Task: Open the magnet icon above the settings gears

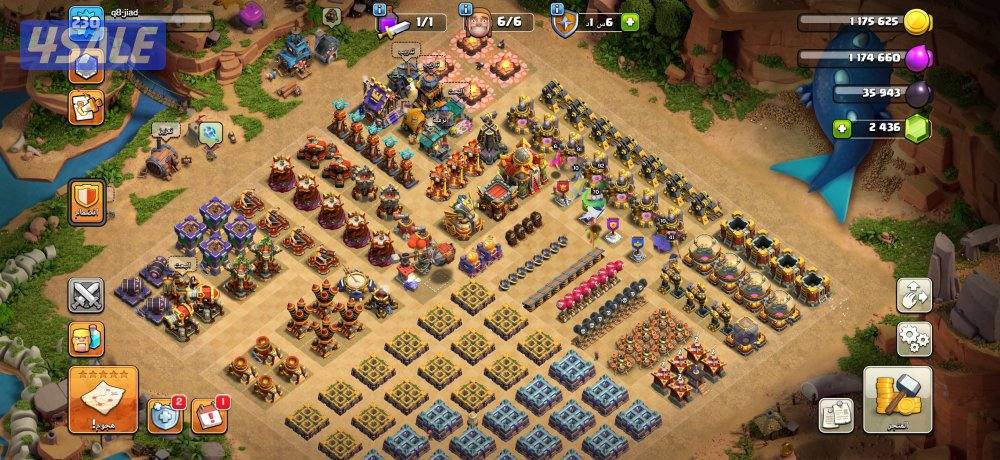Action: click(x=914, y=294)
